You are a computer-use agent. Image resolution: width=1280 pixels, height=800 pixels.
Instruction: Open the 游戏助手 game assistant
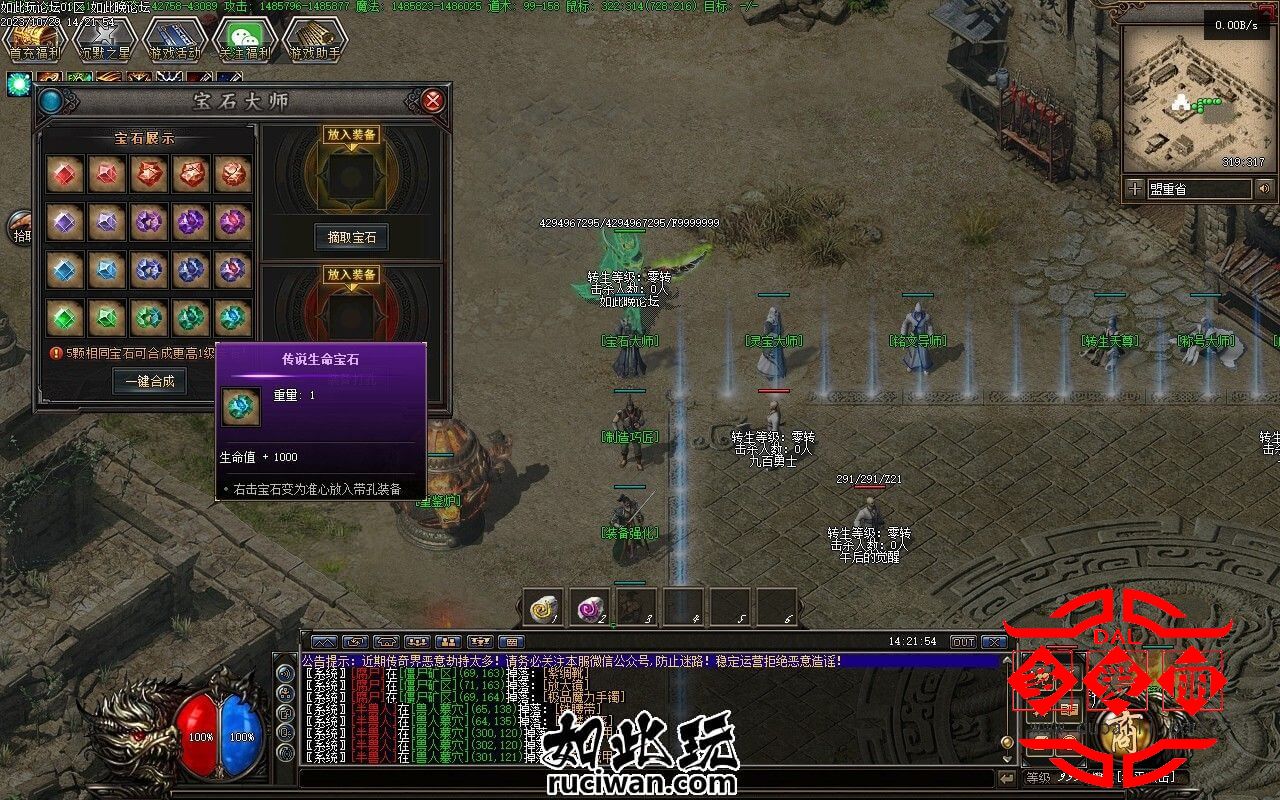tap(314, 40)
